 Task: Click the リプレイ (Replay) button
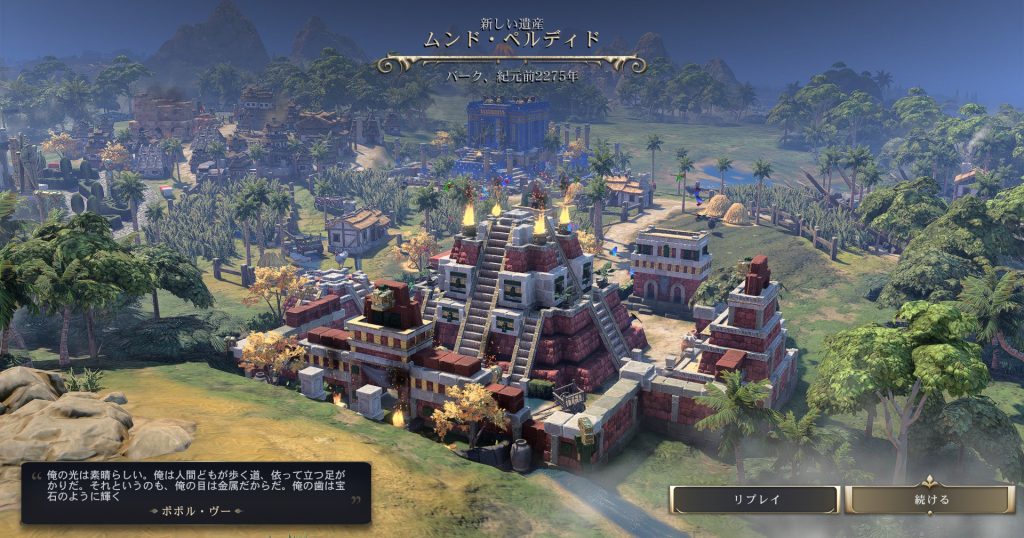[x=754, y=499]
